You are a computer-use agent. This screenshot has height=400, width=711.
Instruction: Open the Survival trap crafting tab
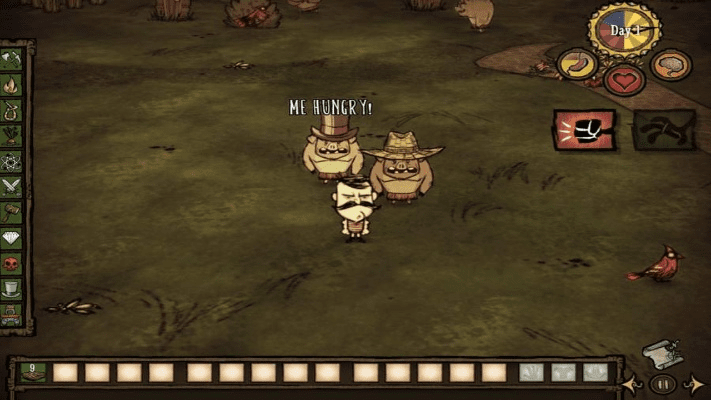pos(12,111)
